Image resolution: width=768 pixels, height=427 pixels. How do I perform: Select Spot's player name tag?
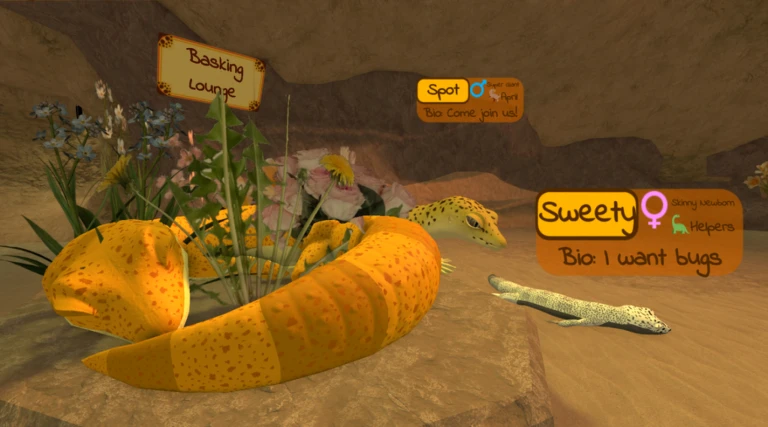(x=442, y=90)
